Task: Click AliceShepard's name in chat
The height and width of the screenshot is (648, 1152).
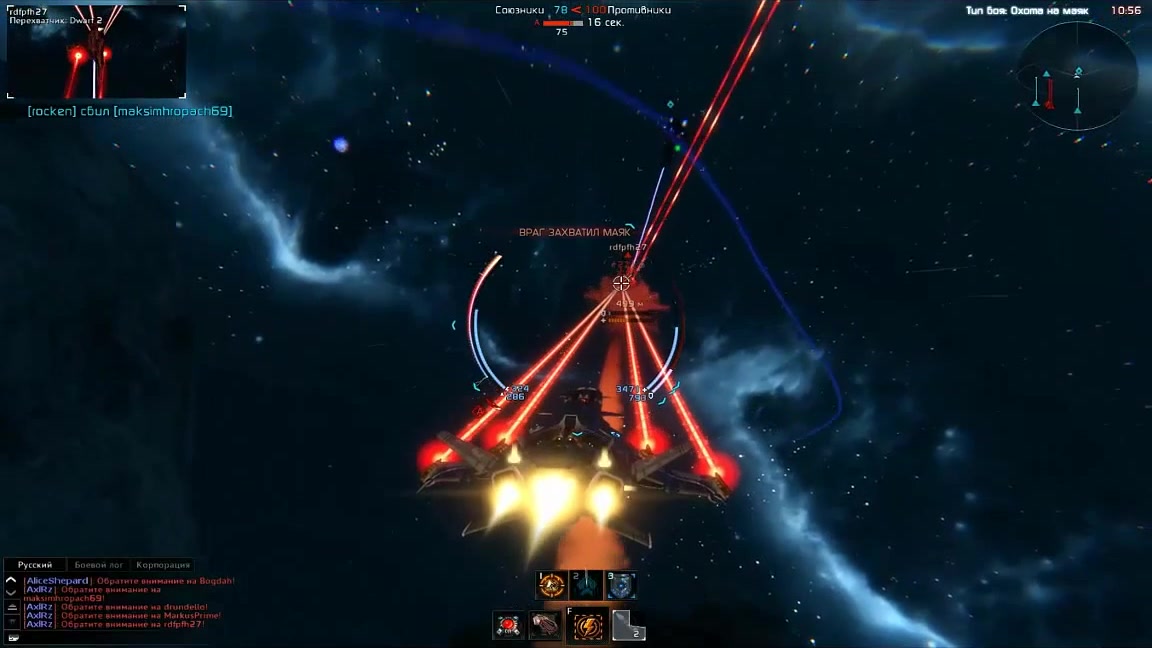Action: point(57,581)
